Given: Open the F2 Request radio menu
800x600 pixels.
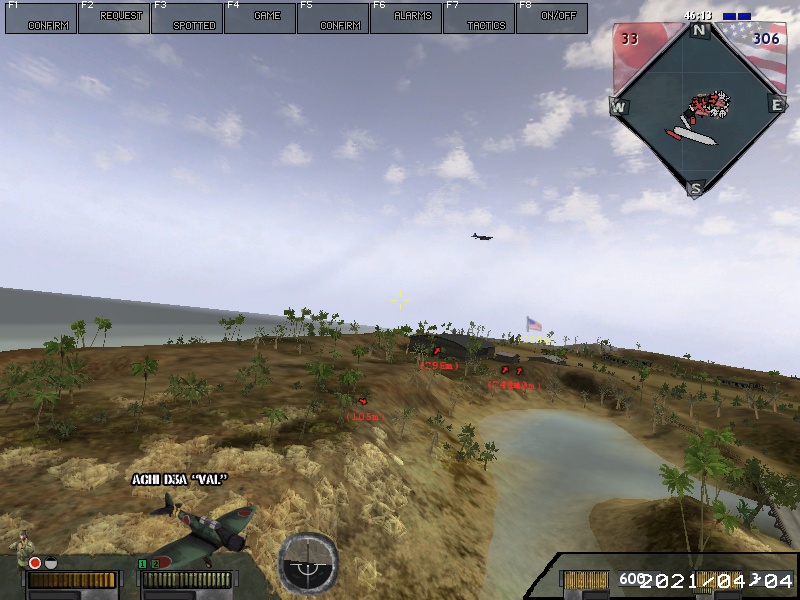Looking at the screenshot, I should [x=114, y=18].
